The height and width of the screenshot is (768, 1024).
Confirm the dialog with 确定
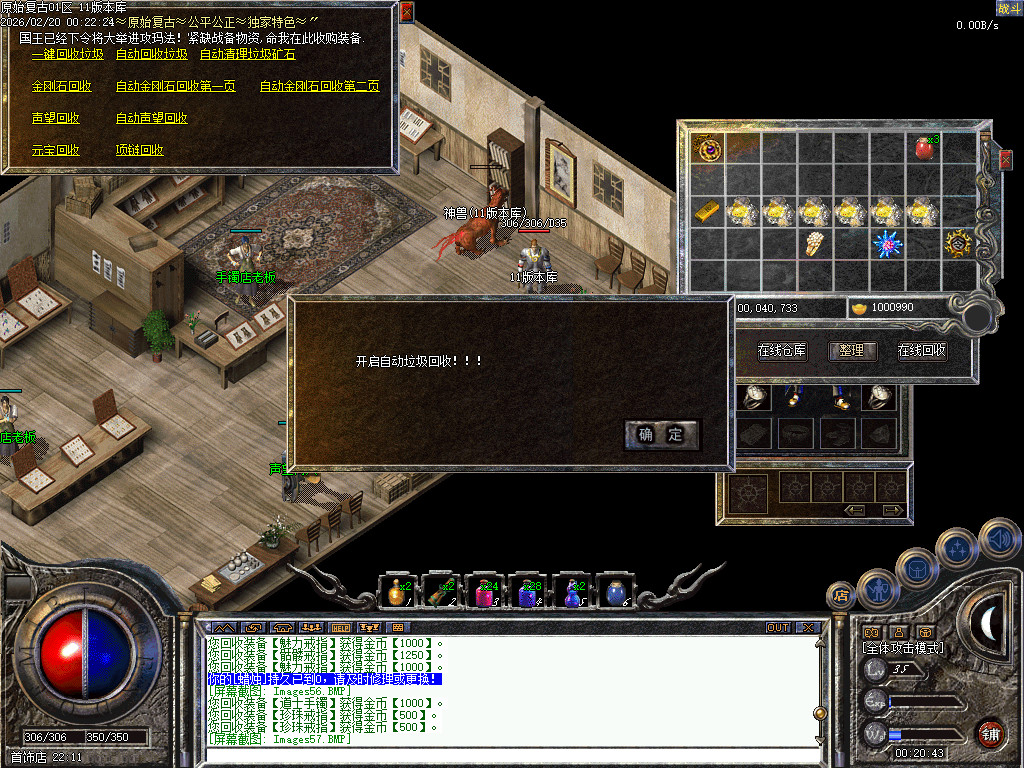pos(661,434)
